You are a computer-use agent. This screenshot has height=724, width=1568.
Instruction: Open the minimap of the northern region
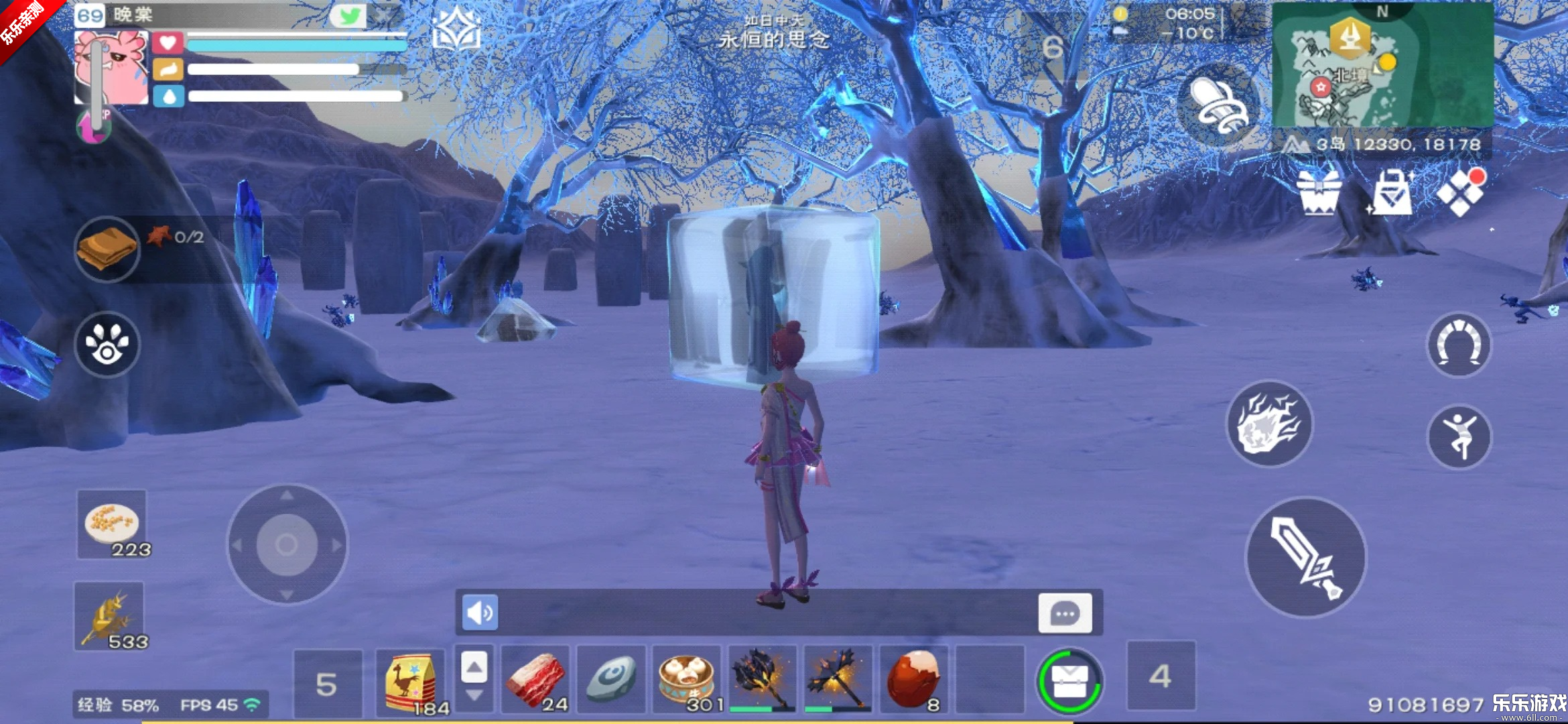[x=1382, y=65]
